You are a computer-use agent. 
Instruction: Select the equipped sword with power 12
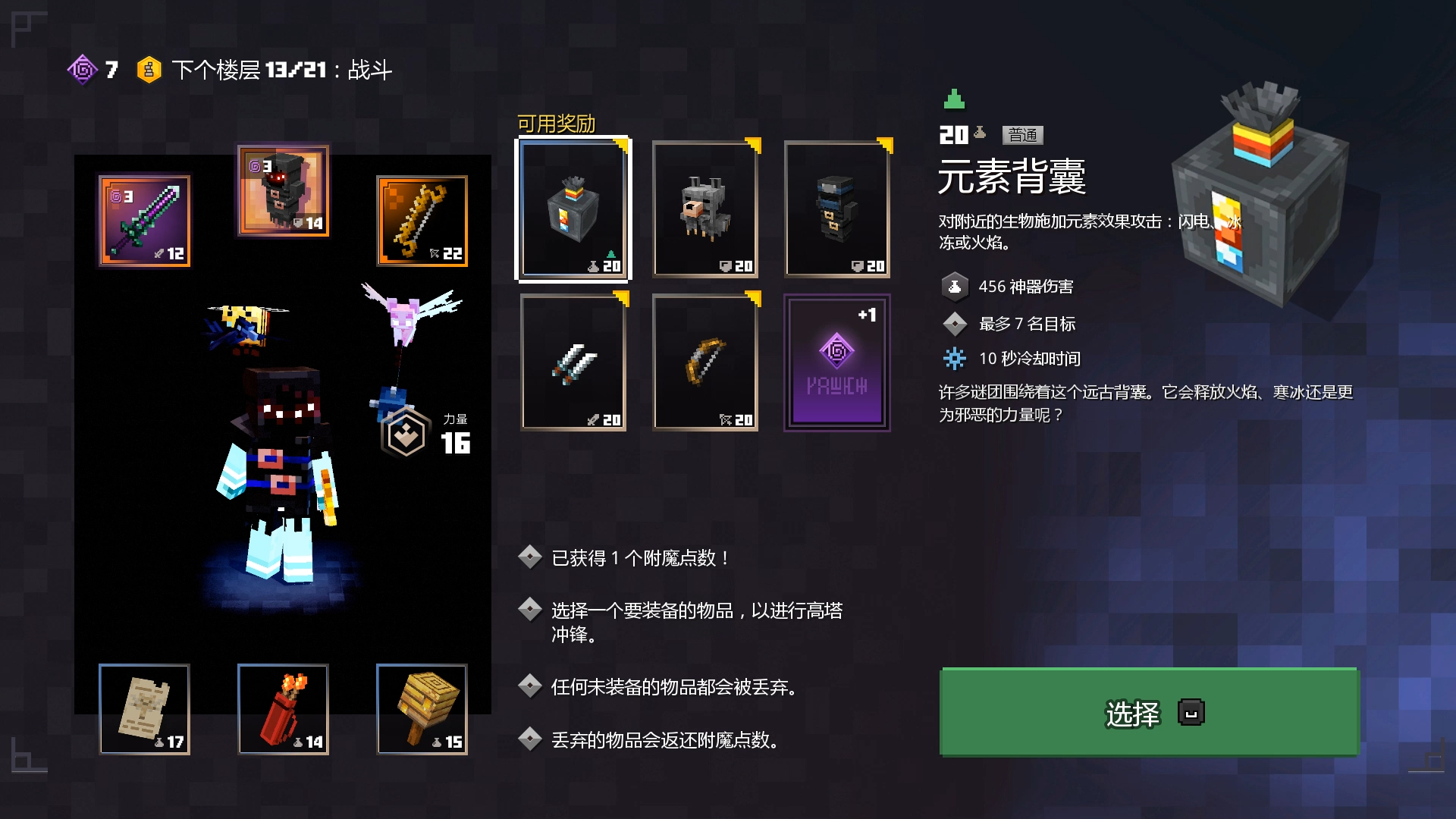coord(143,221)
